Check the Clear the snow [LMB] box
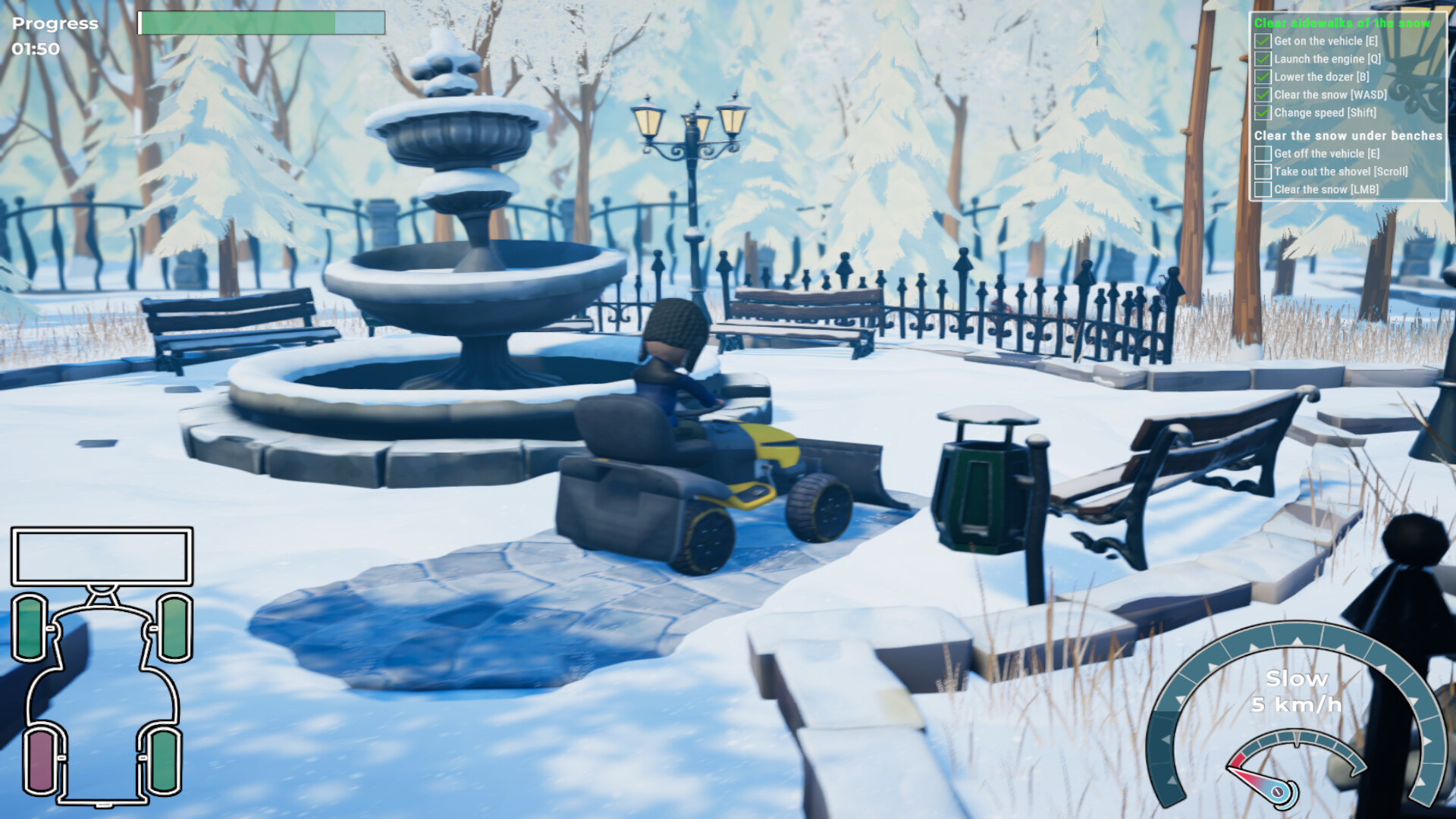 click(1263, 190)
